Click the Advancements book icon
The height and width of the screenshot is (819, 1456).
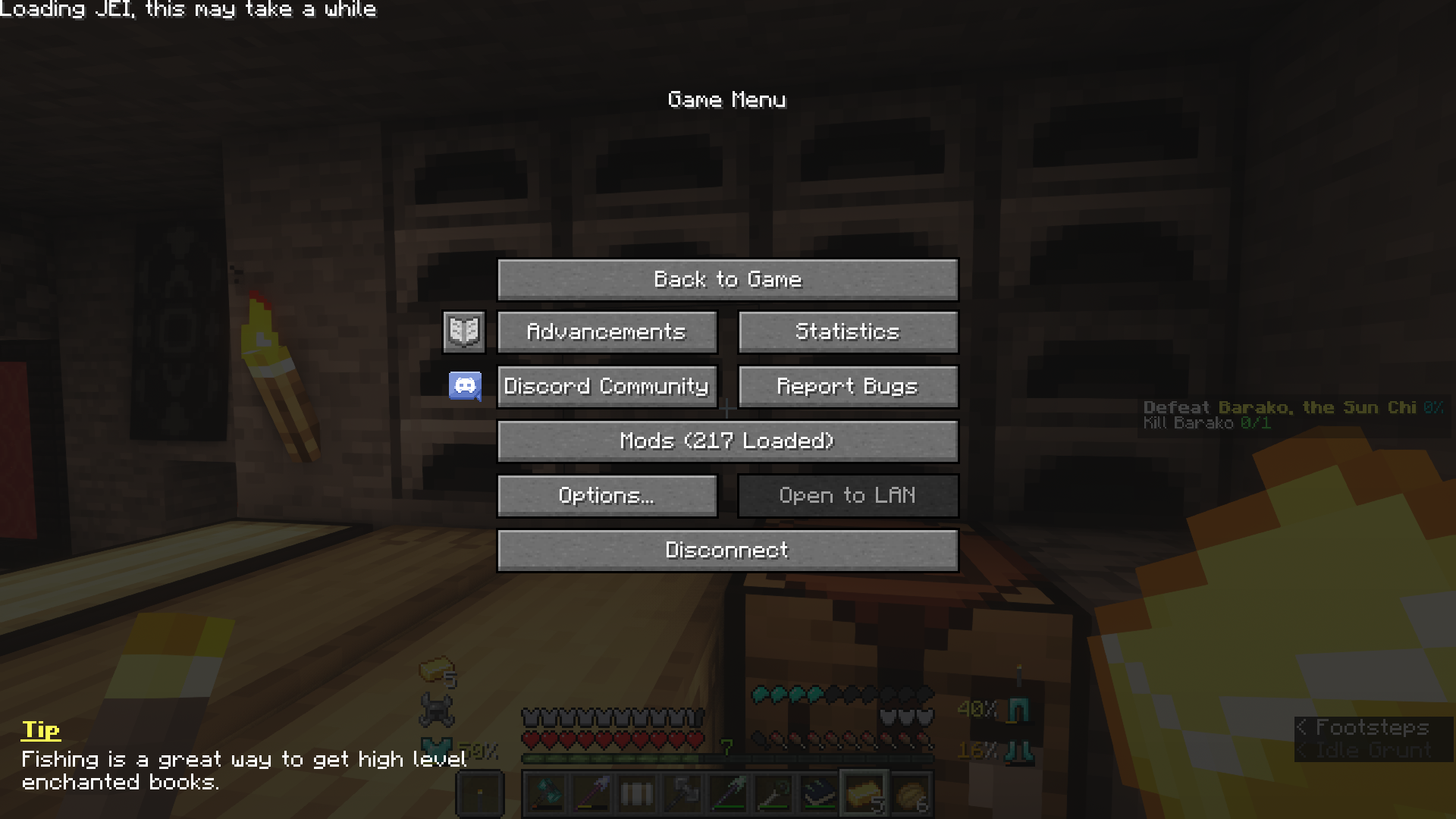463,331
